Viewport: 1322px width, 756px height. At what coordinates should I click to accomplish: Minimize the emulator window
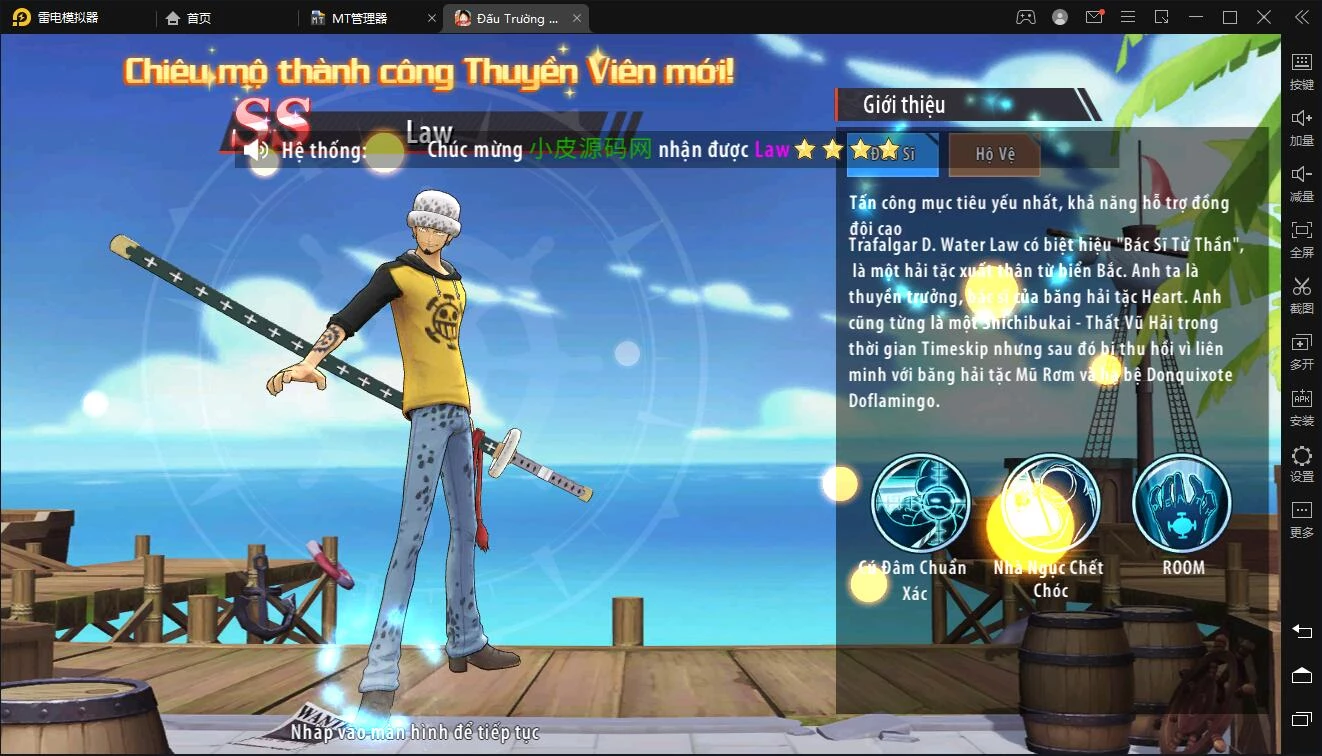pyautogui.click(x=1196, y=18)
